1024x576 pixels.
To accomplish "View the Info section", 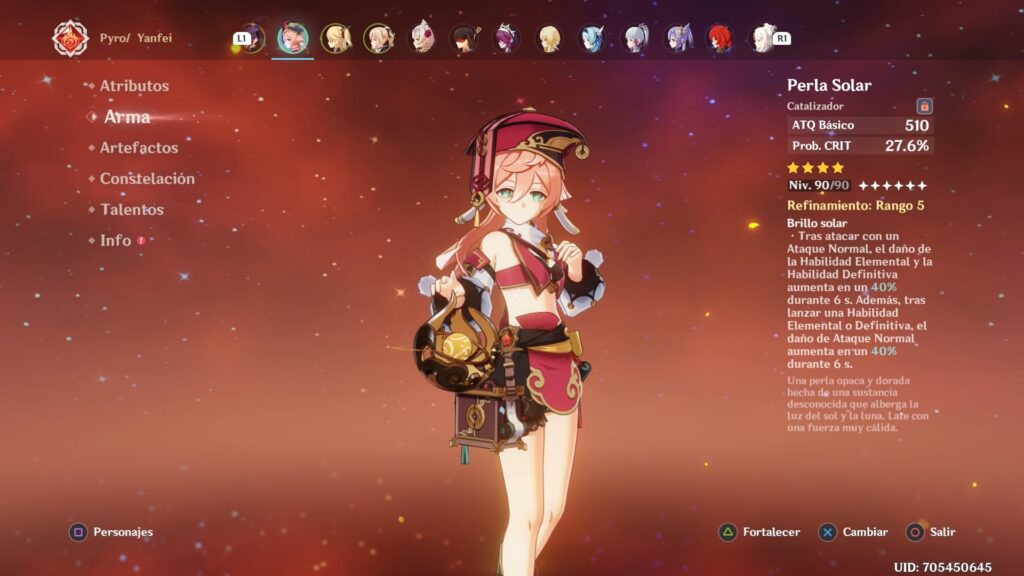I will point(115,241).
